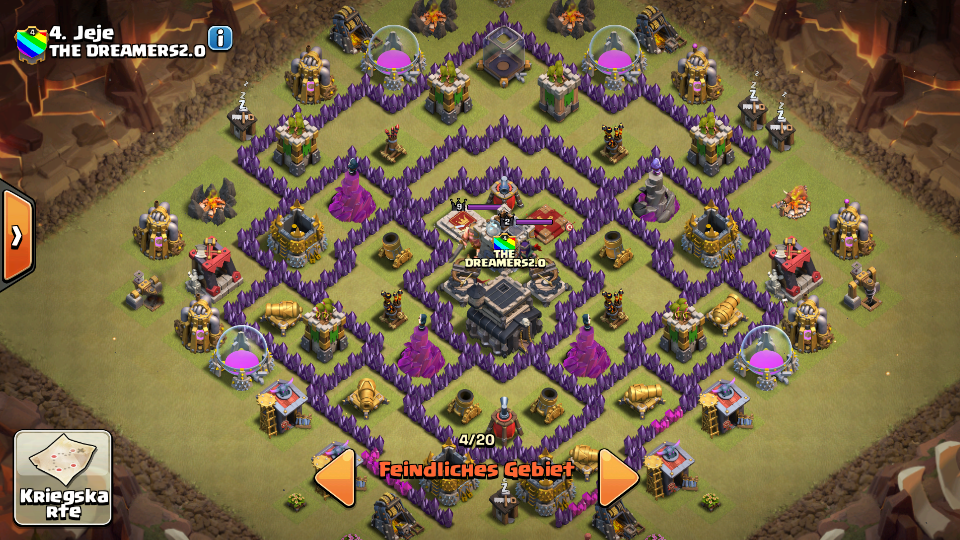Go to the next enemy base

(618, 477)
